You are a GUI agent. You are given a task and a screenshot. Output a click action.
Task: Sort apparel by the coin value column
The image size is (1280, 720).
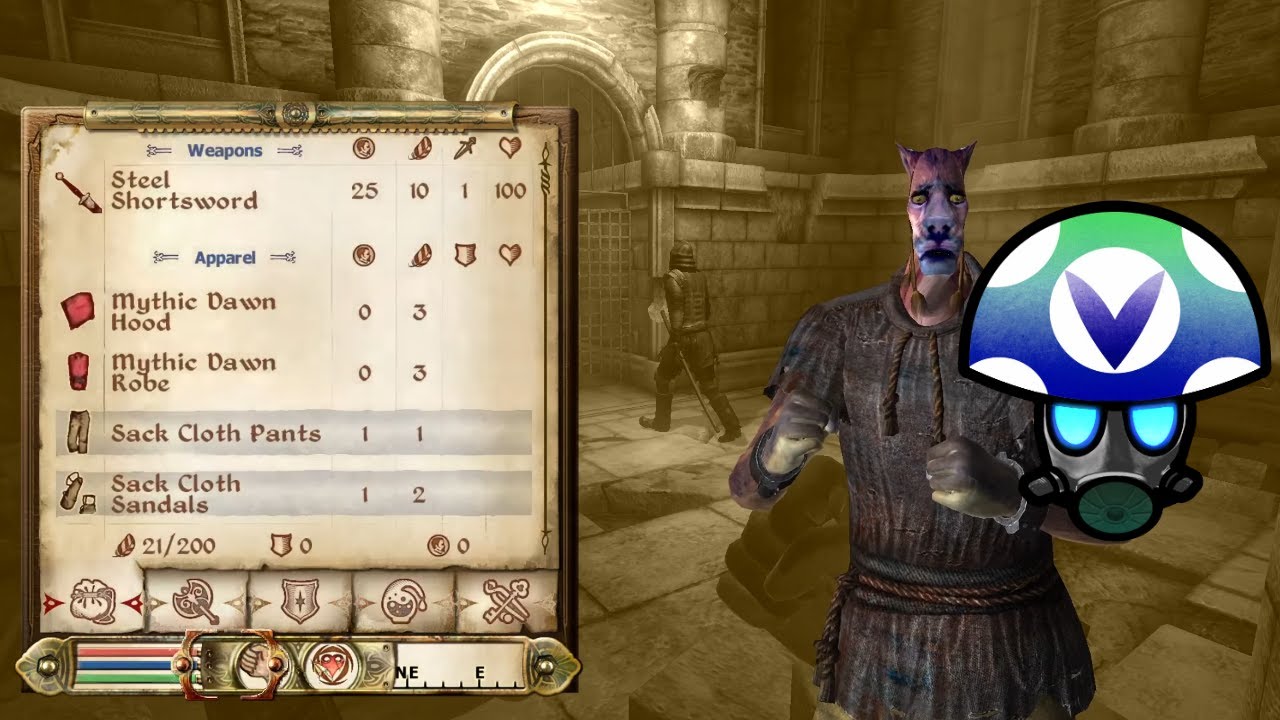tap(364, 256)
